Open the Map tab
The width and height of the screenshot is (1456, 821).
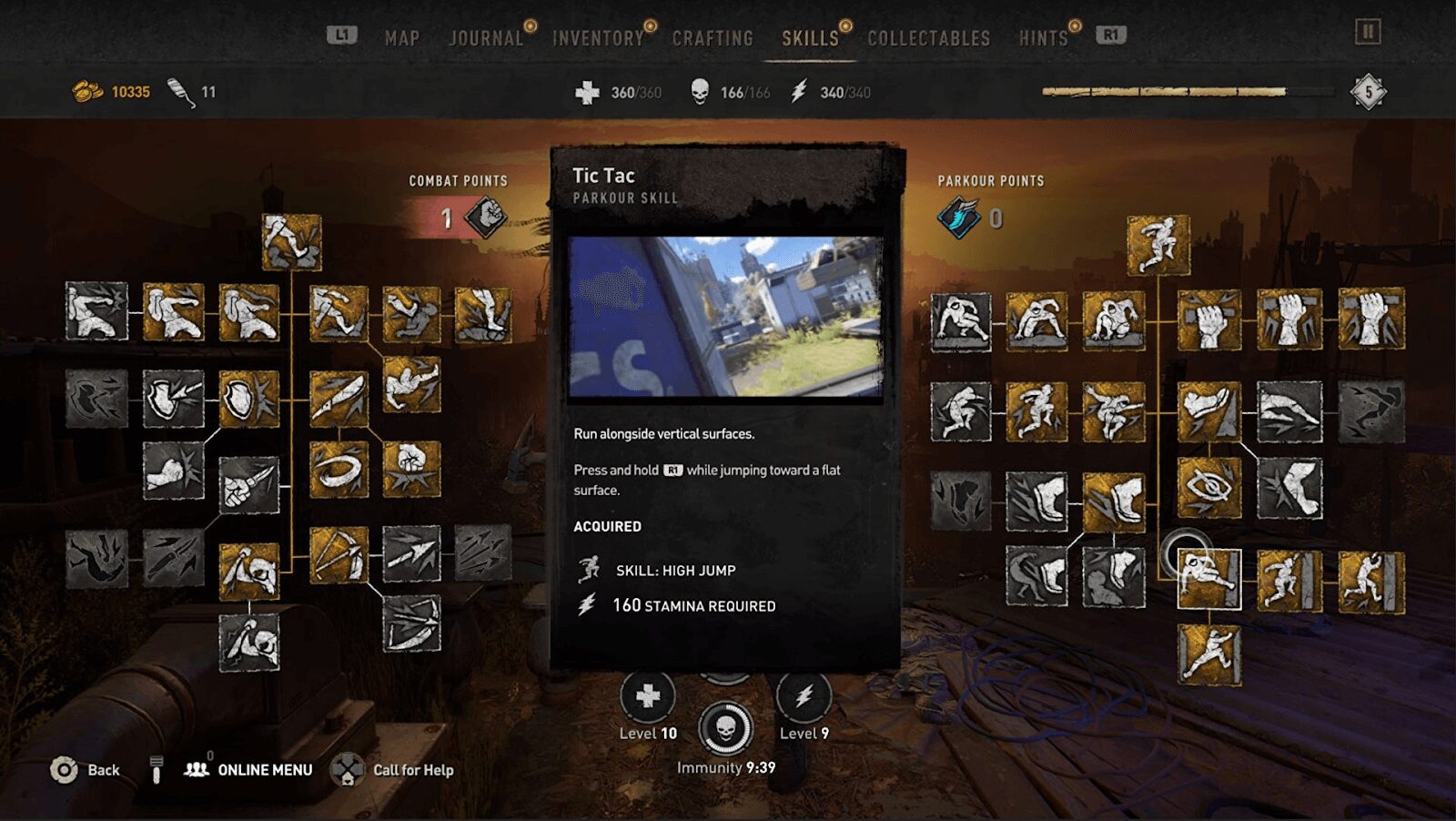pyautogui.click(x=401, y=38)
